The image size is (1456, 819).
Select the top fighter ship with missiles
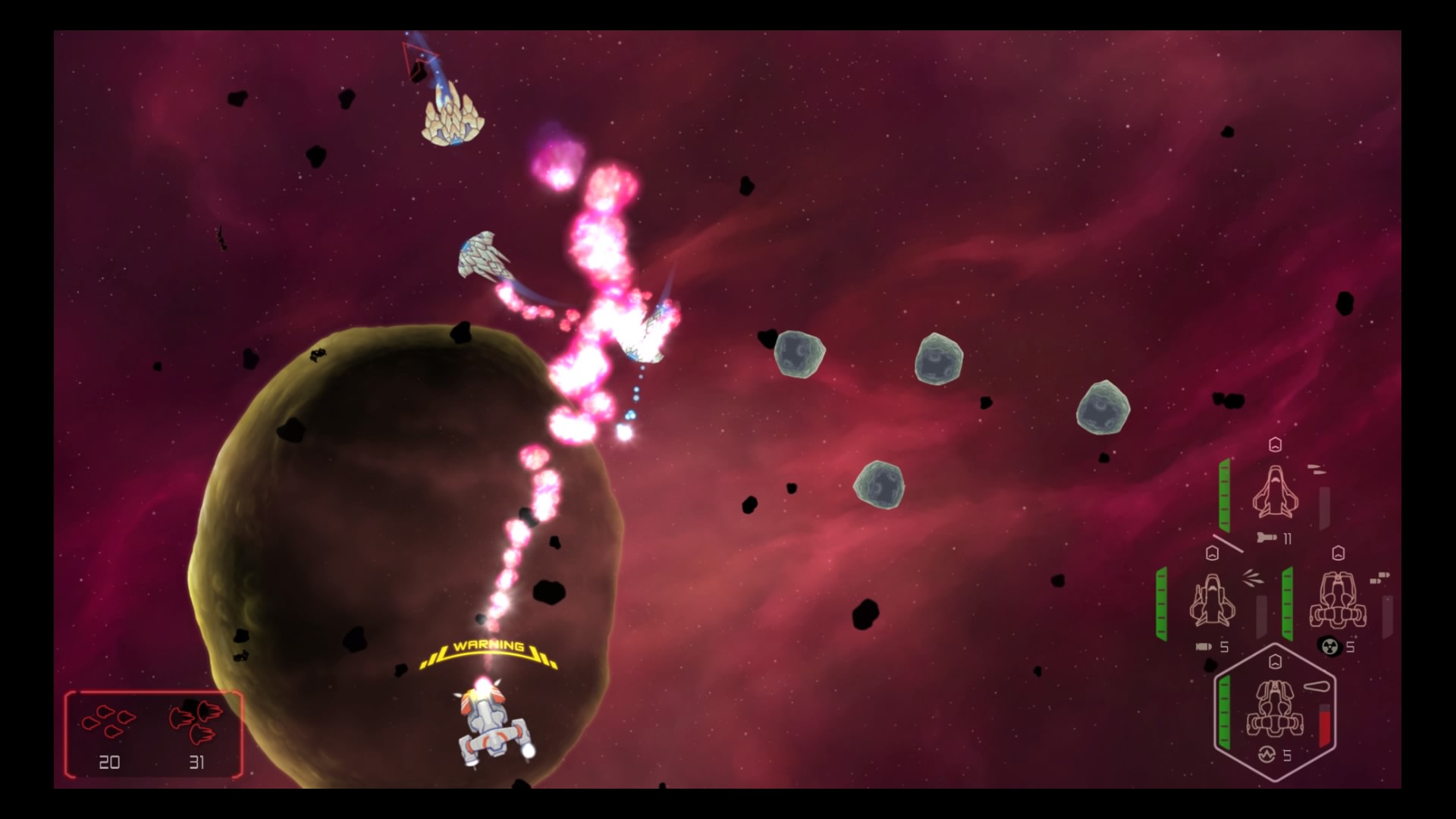[x=1275, y=493]
